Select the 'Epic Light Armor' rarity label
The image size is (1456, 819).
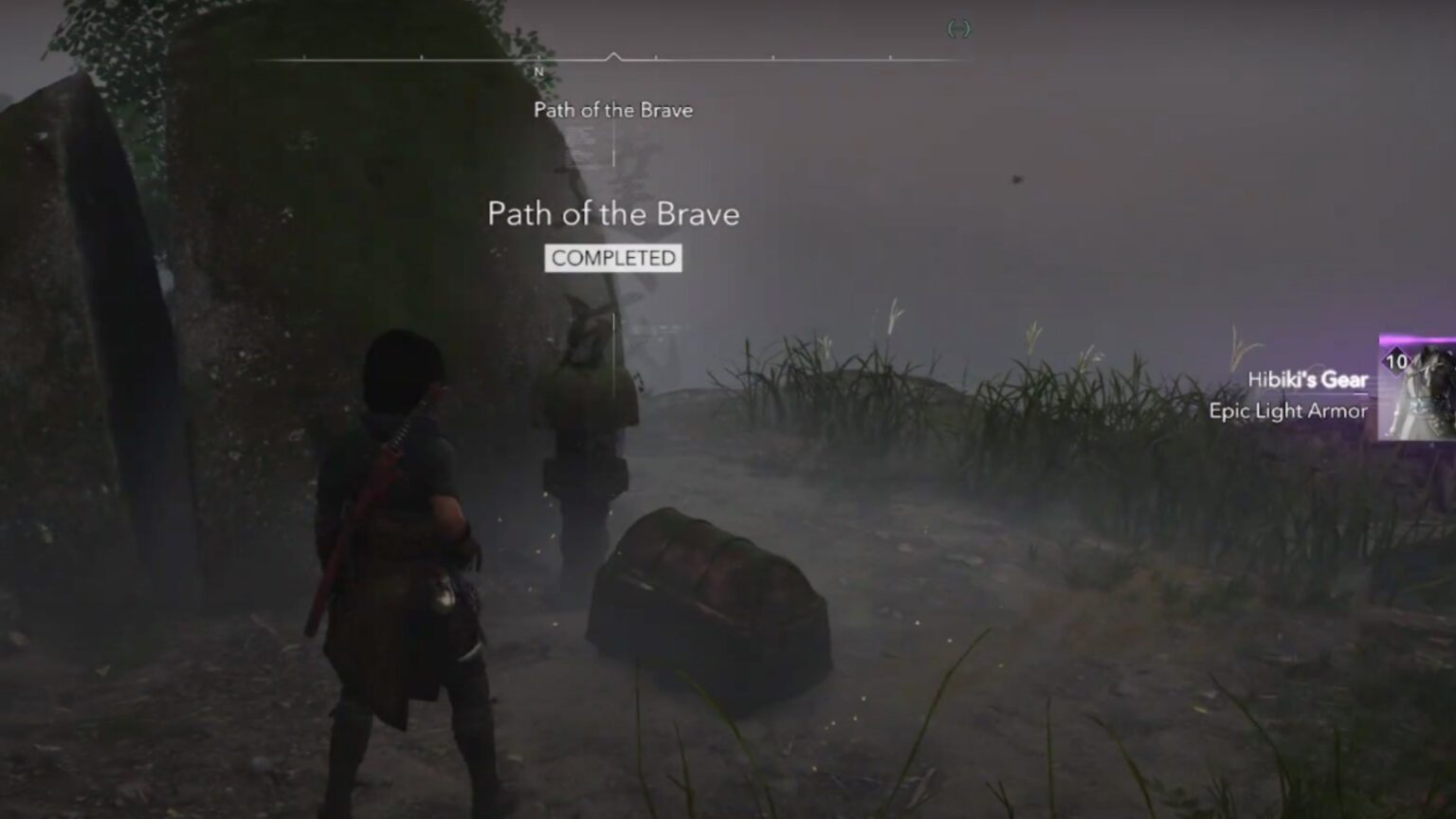coord(1288,411)
